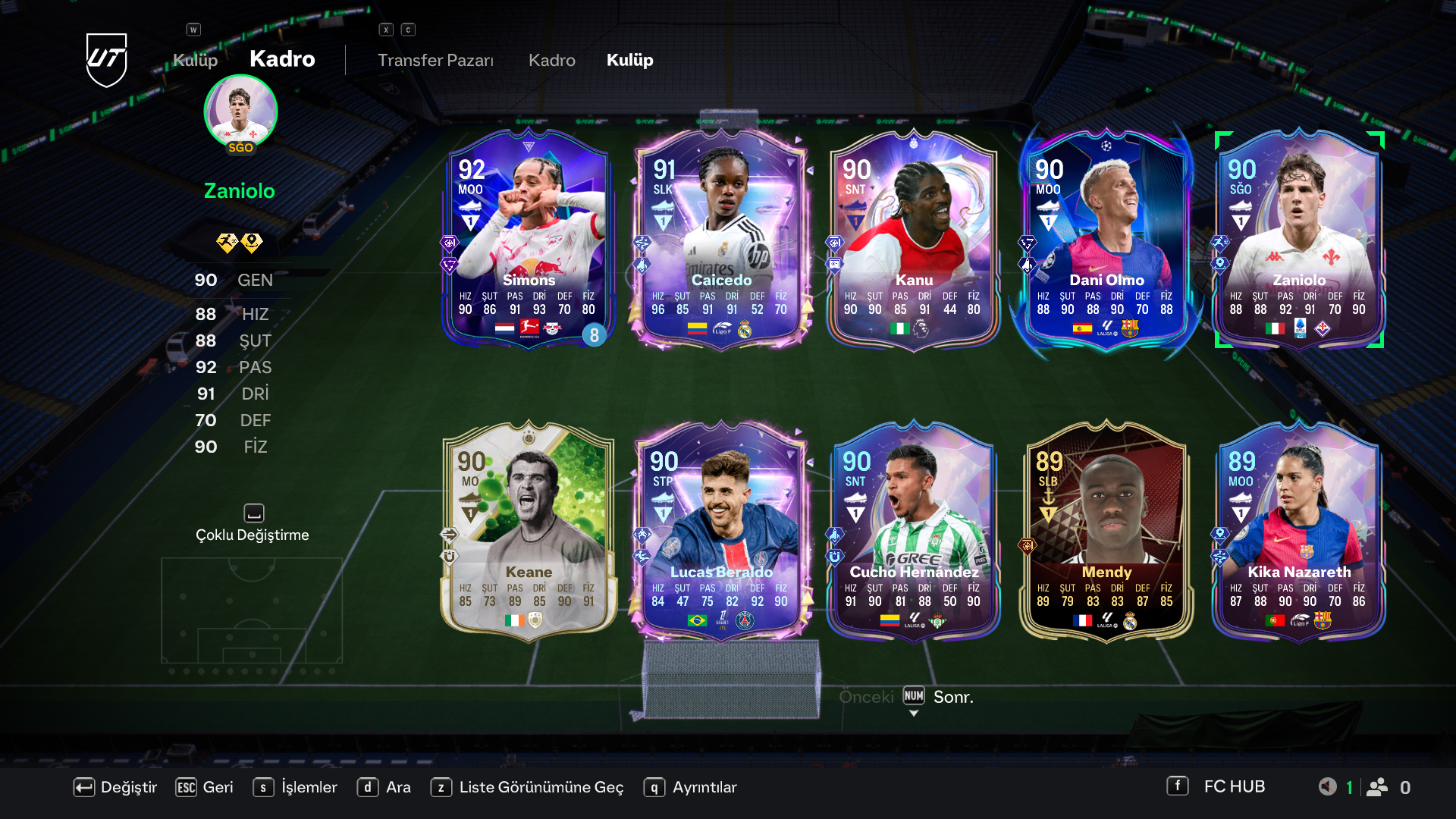Switch to list view (Liste Görünümüne Geç)
This screenshot has height=819, width=1456.
527,787
